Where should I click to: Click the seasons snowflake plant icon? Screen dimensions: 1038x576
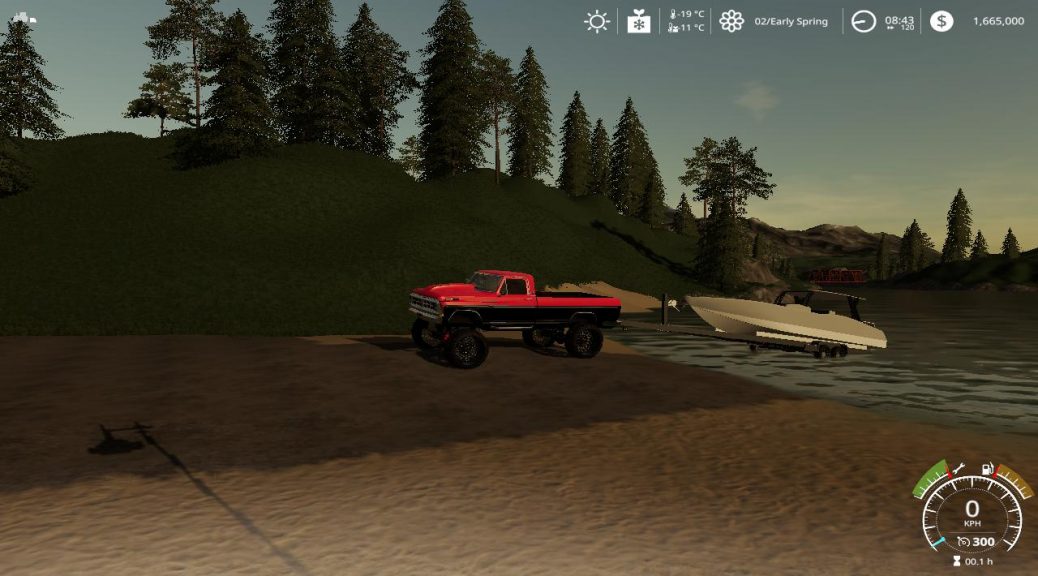[x=639, y=21]
